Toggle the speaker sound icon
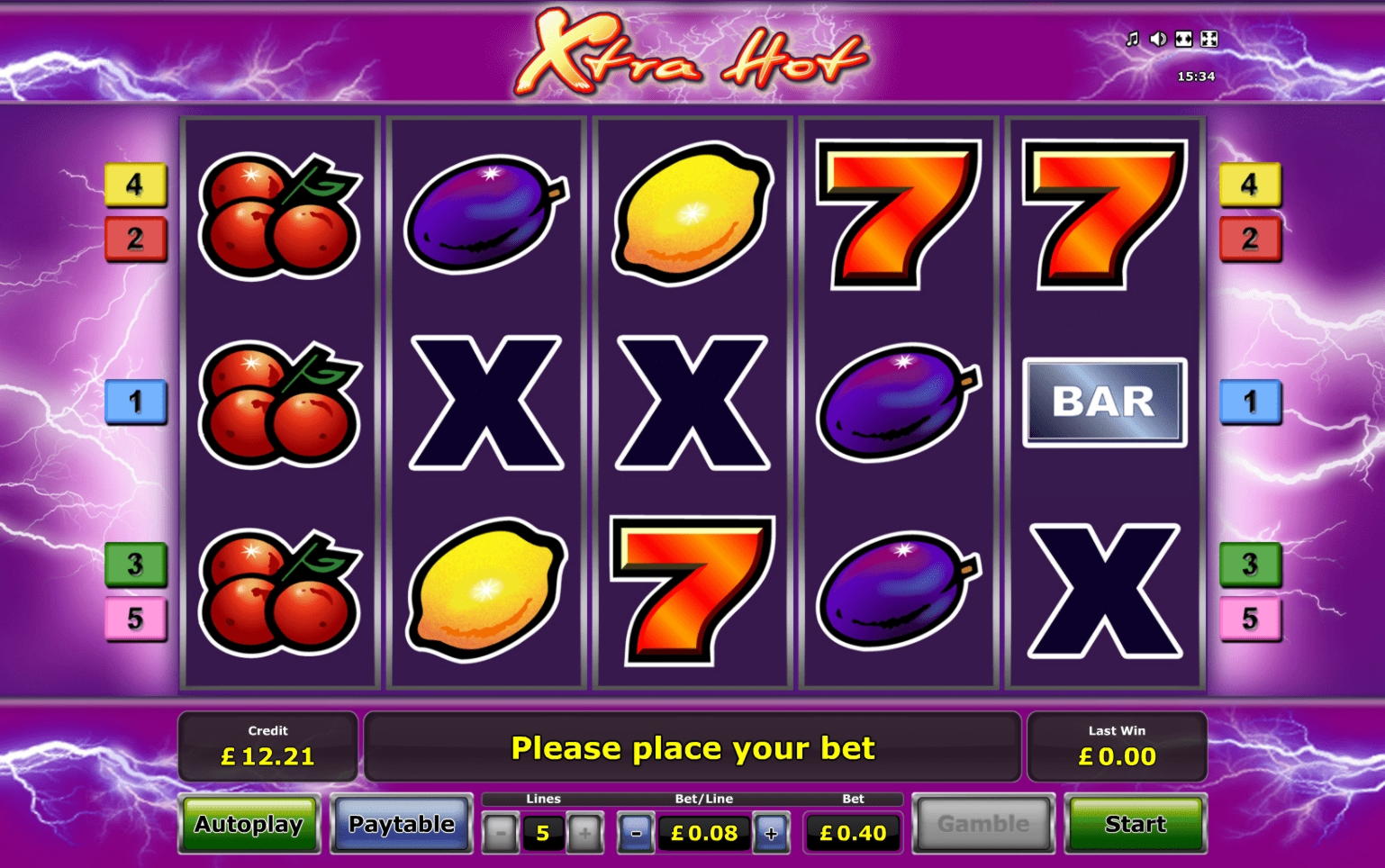1385x868 pixels. (x=1158, y=39)
